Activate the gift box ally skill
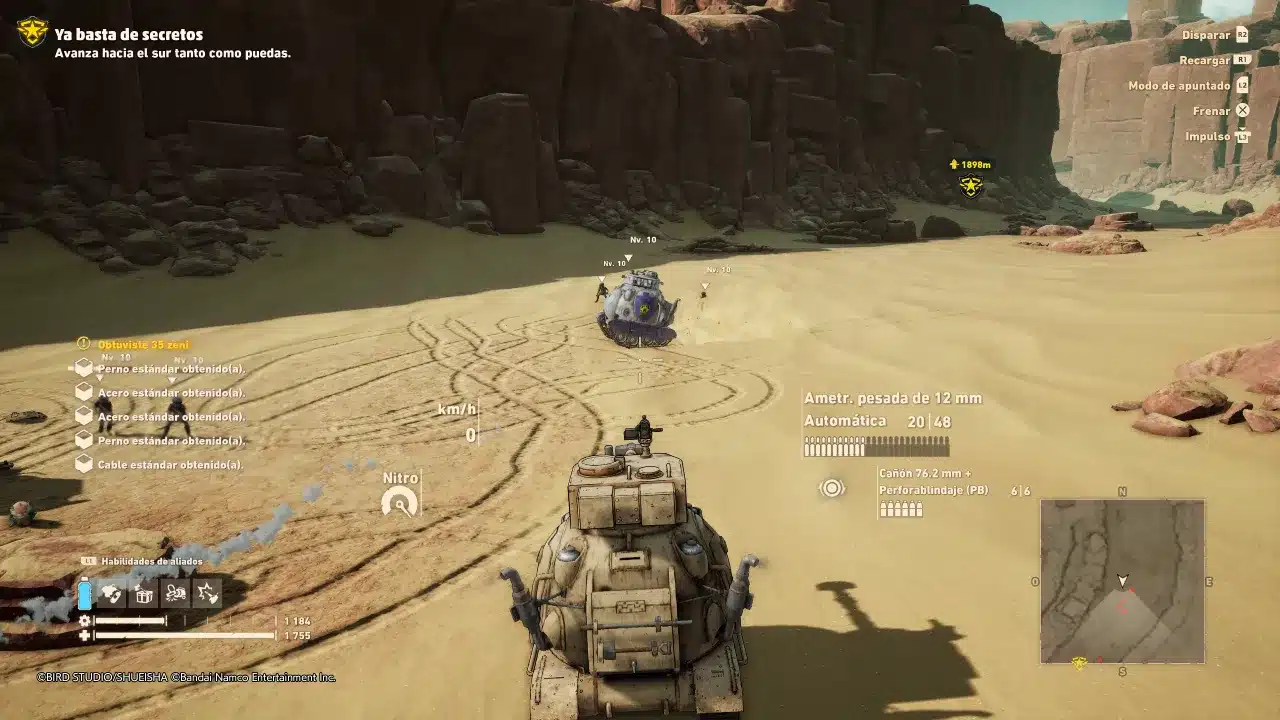This screenshot has width=1280, height=720. click(143, 593)
